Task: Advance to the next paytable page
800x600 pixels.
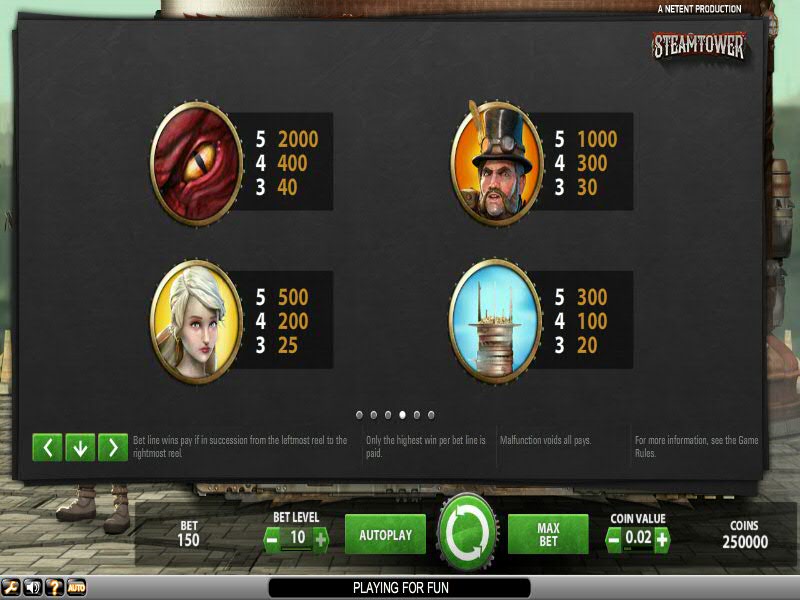Action: (113, 447)
